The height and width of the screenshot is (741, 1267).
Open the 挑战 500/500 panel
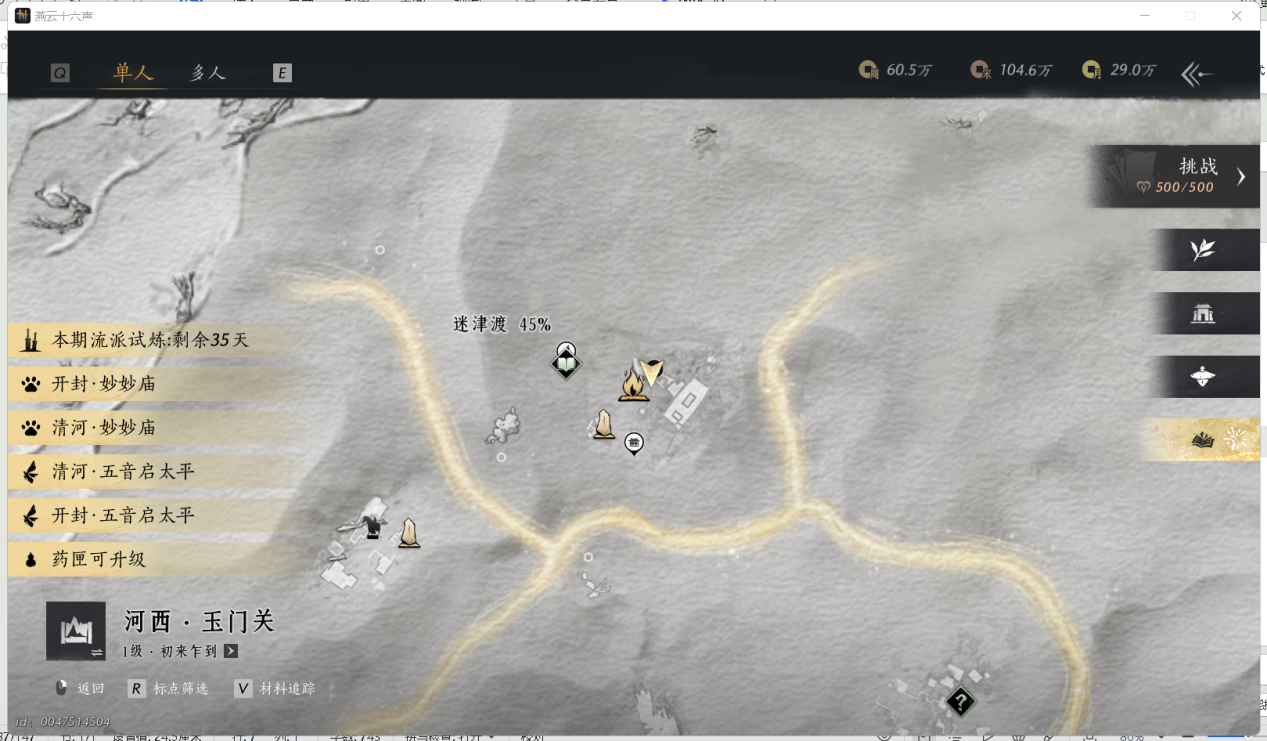point(1176,177)
